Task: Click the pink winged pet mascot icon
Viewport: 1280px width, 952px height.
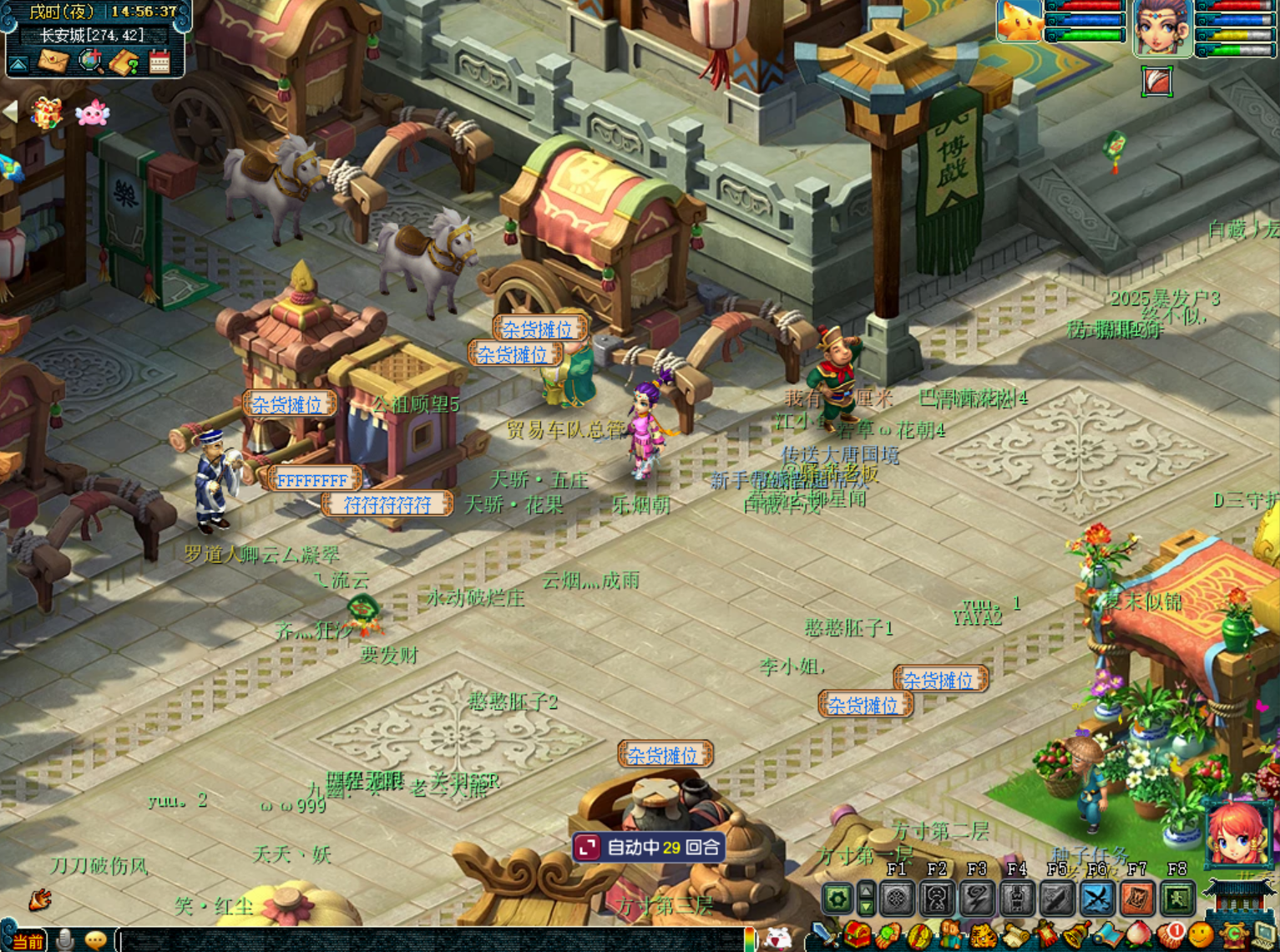Action: point(92,113)
